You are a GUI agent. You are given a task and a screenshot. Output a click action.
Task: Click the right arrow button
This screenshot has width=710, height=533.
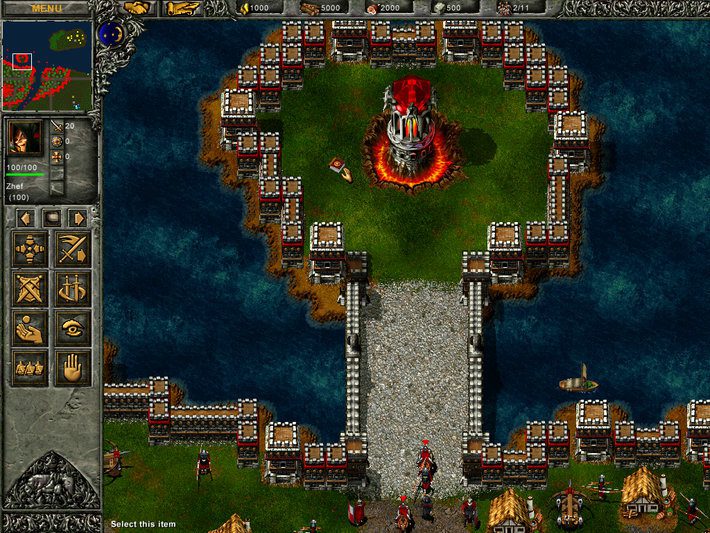click(x=76, y=217)
